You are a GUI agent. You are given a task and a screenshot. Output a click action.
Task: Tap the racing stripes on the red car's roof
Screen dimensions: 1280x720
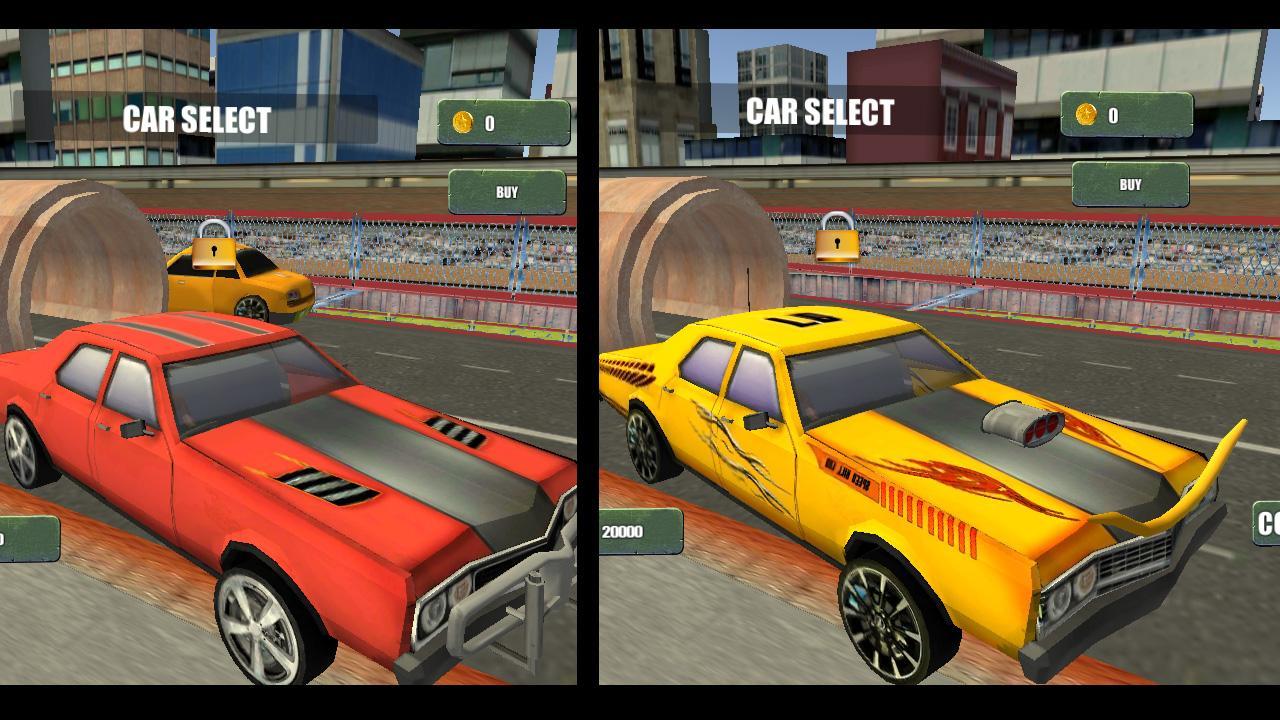(x=185, y=330)
